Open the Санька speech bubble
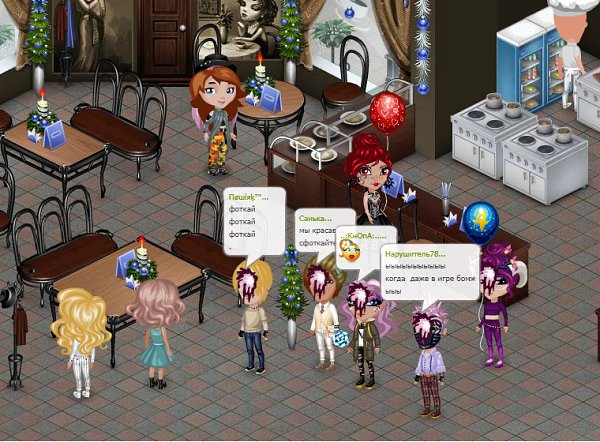Image resolution: width=600 pixels, height=442 pixels. pos(322,230)
